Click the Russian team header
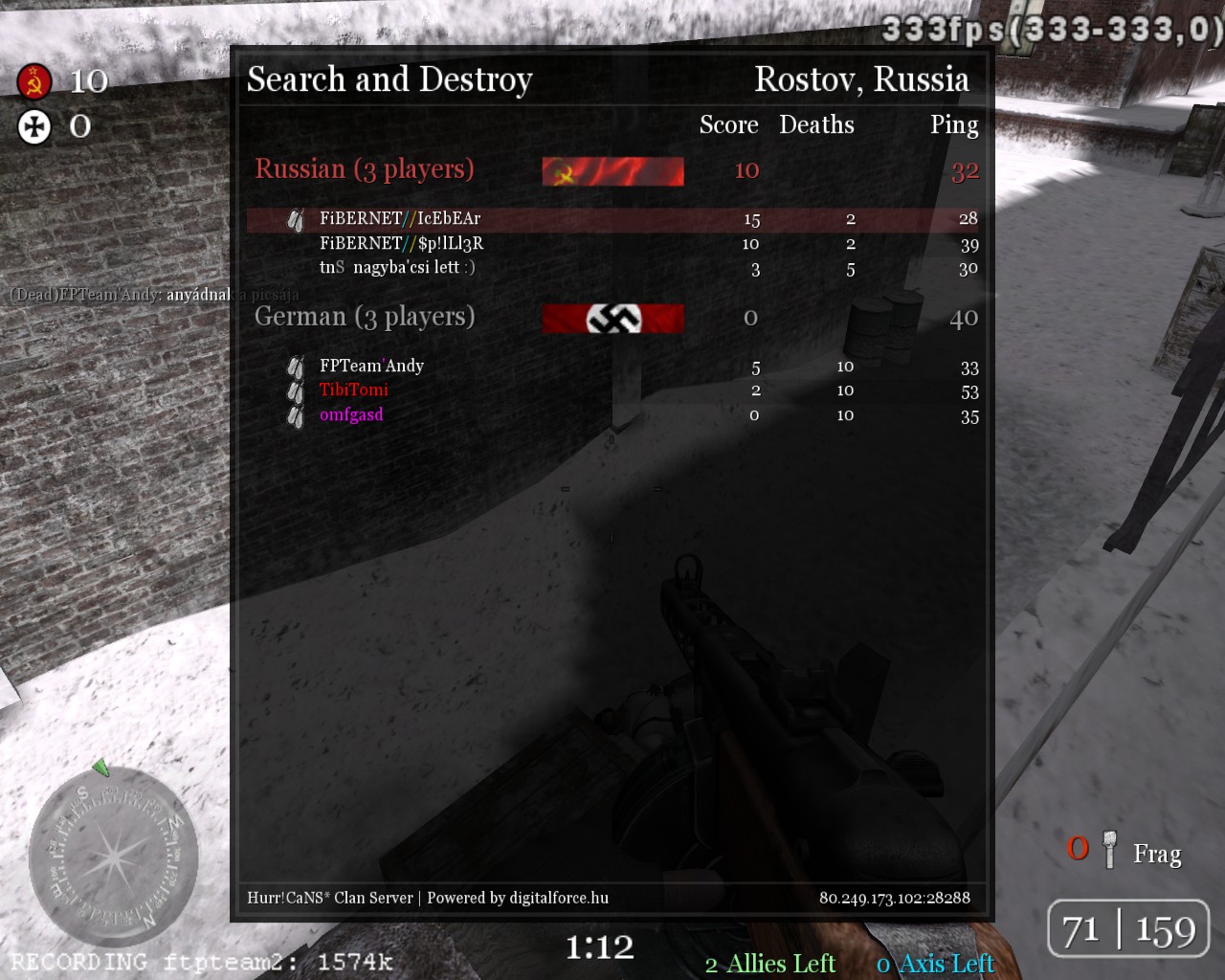Image resolution: width=1225 pixels, height=980 pixels. (x=365, y=169)
